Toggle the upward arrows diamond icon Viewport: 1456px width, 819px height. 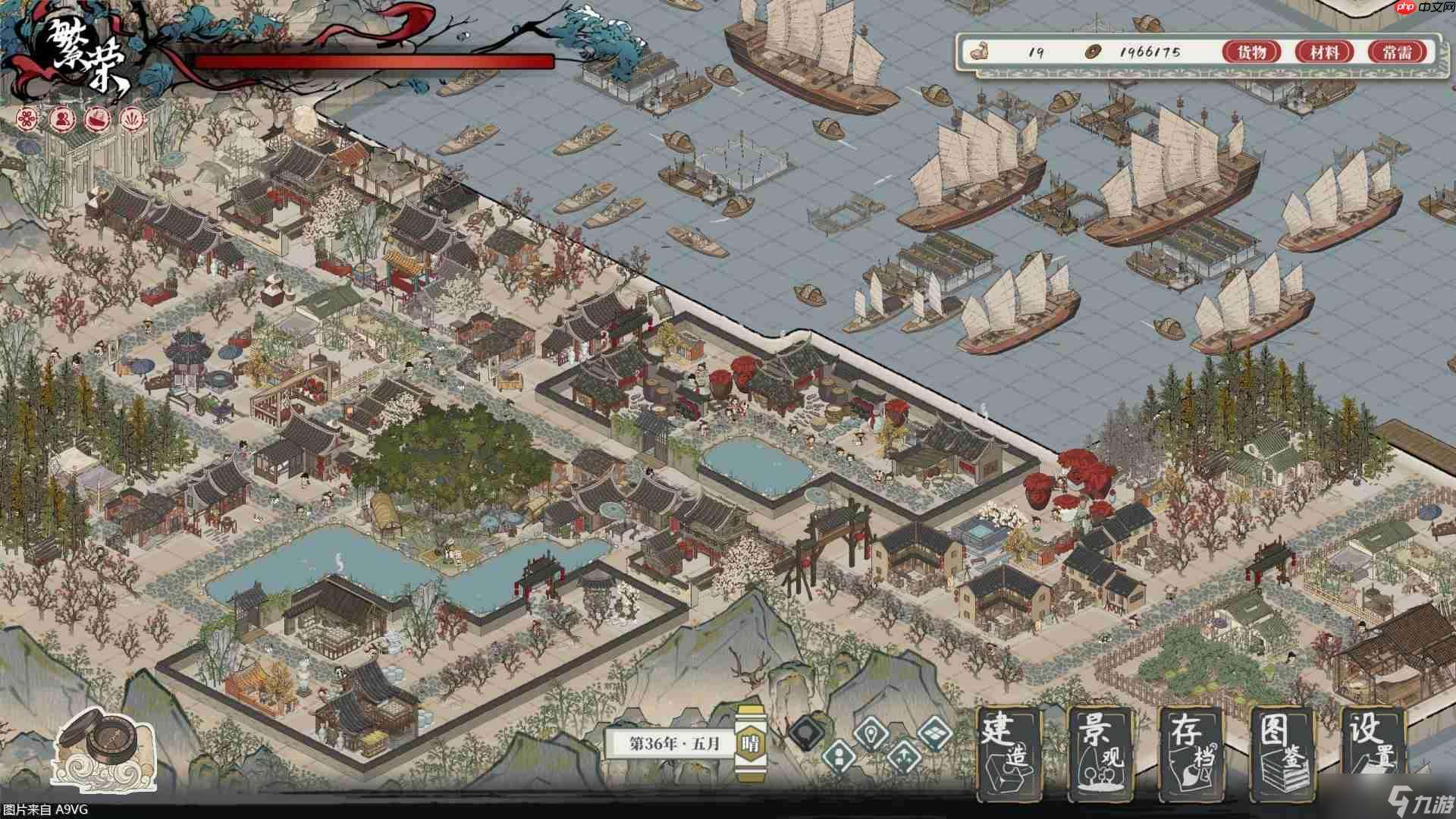pyautogui.click(x=902, y=755)
